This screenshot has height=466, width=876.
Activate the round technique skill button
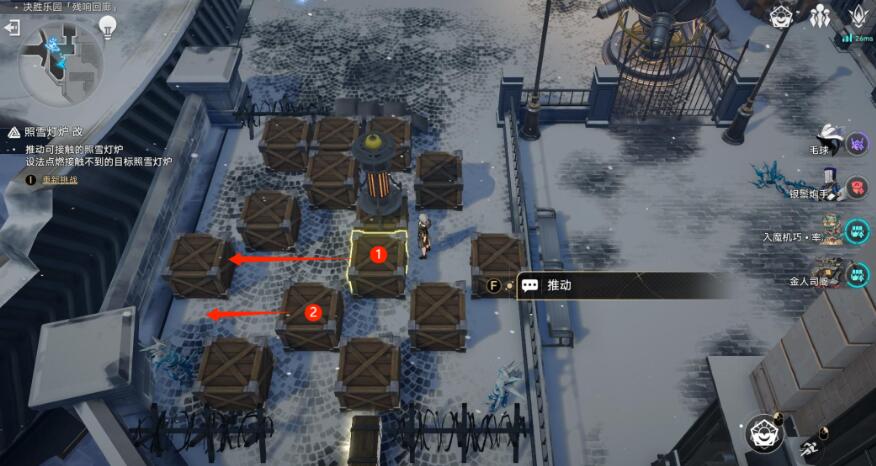[767, 433]
